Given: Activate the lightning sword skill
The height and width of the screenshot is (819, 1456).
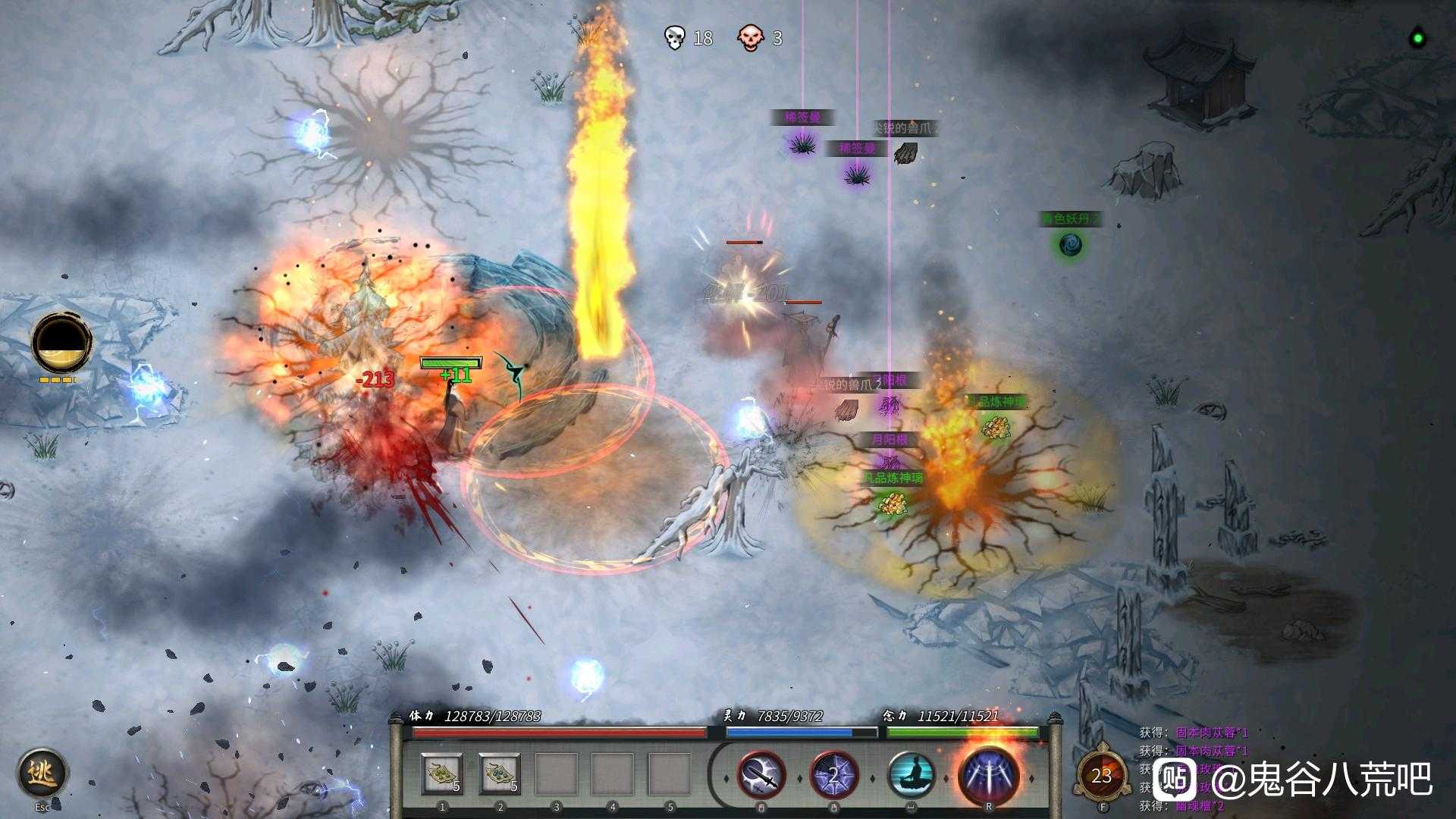Looking at the screenshot, I should (761, 775).
